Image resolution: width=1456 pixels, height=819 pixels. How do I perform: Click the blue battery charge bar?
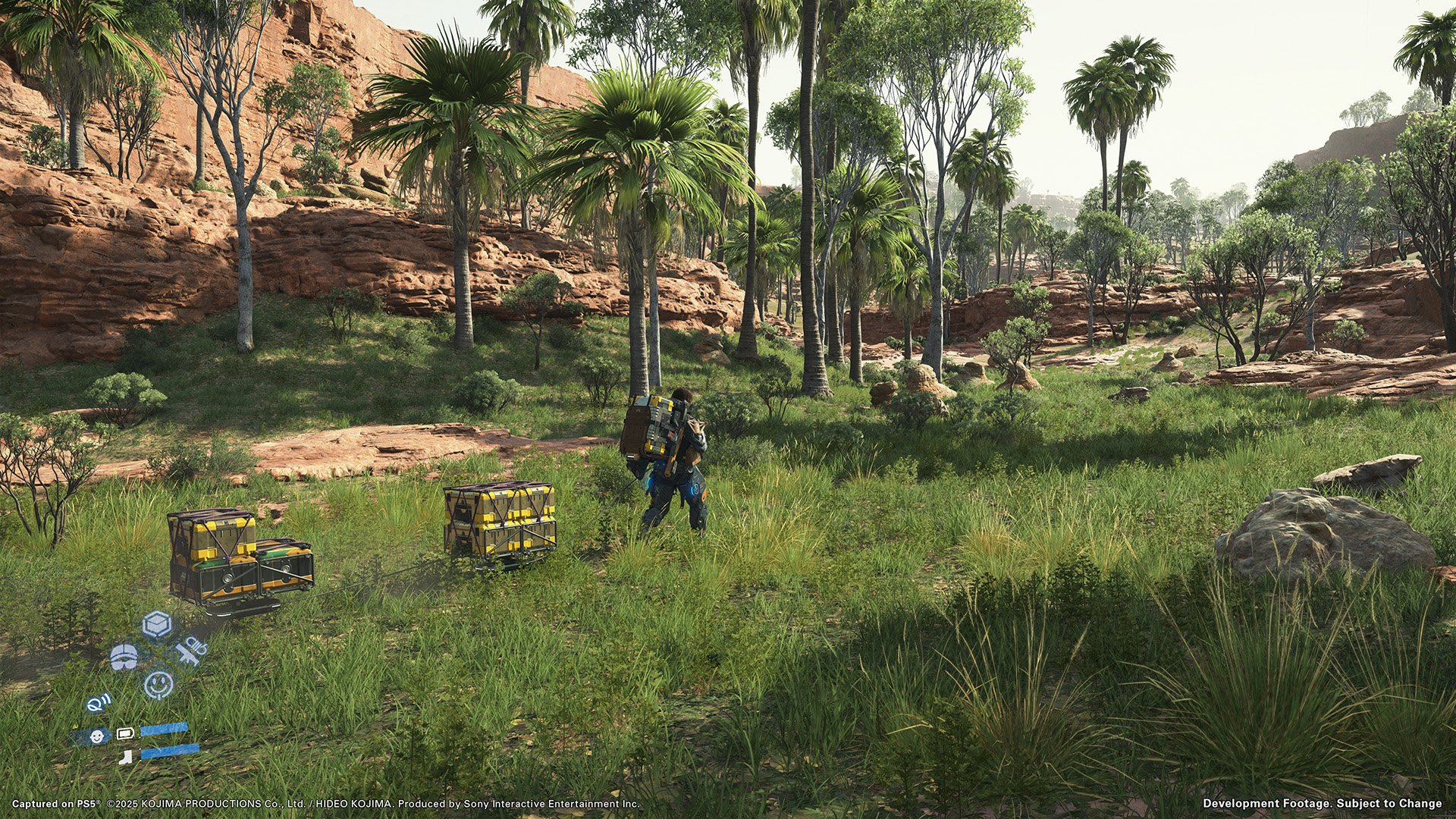pos(164,728)
